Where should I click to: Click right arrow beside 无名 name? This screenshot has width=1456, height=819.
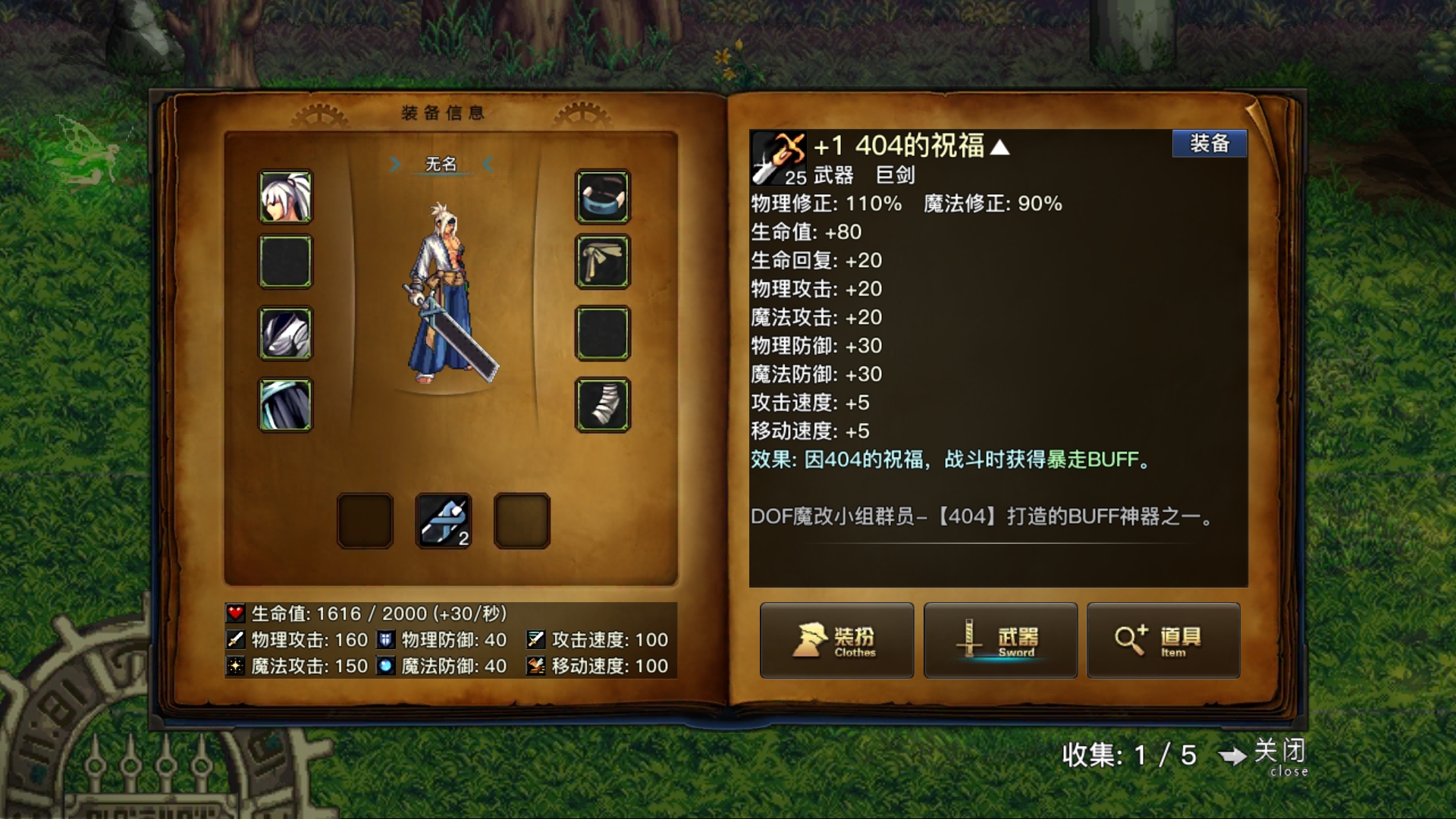tap(489, 164)
